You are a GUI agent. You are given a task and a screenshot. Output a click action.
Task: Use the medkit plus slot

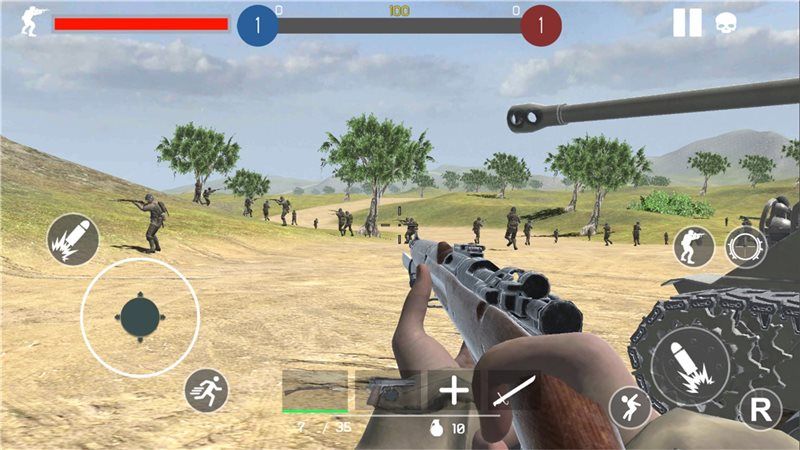point(455,390)
